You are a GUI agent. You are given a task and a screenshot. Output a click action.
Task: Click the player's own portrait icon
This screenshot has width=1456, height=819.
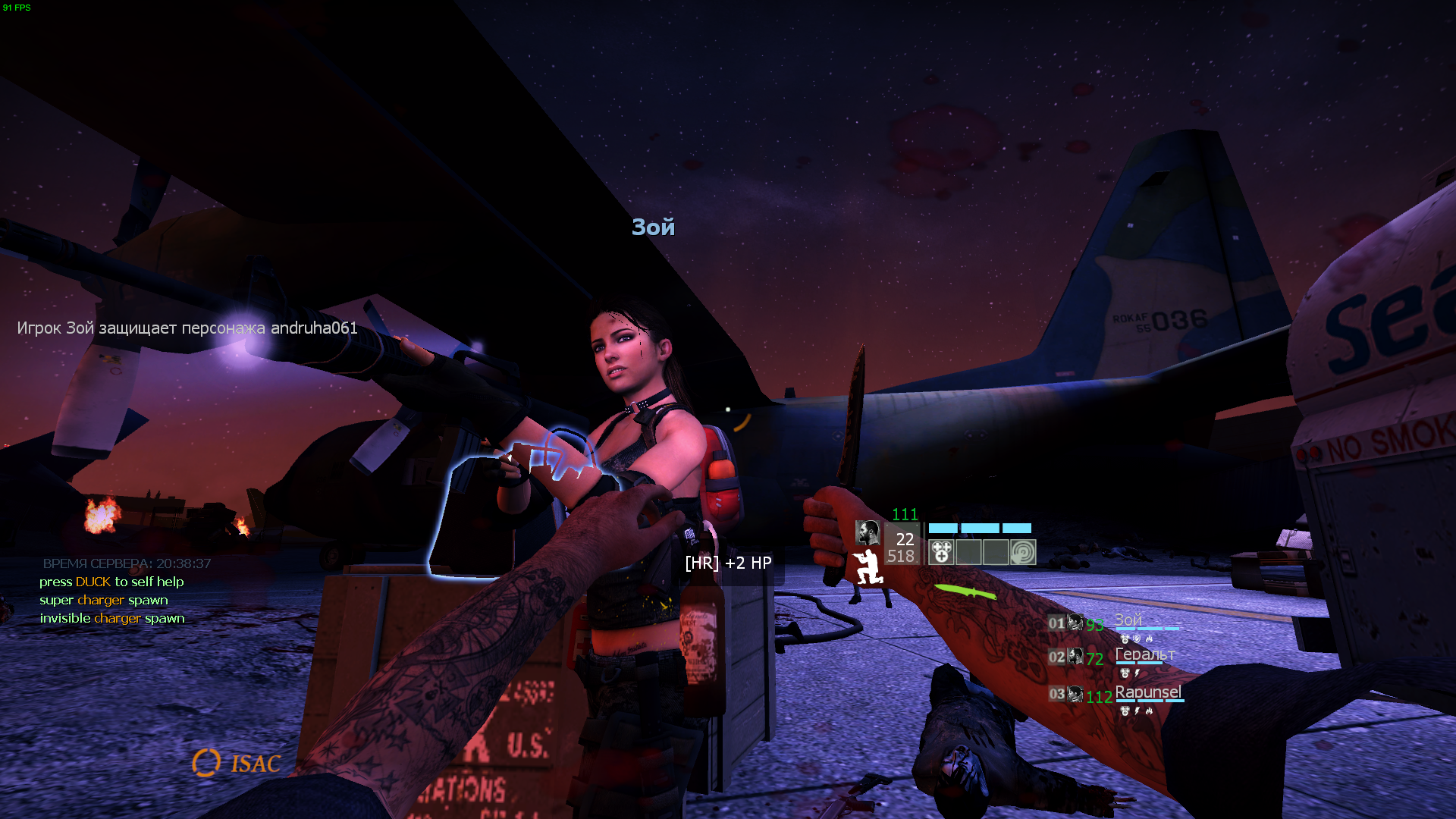point(867,532)
